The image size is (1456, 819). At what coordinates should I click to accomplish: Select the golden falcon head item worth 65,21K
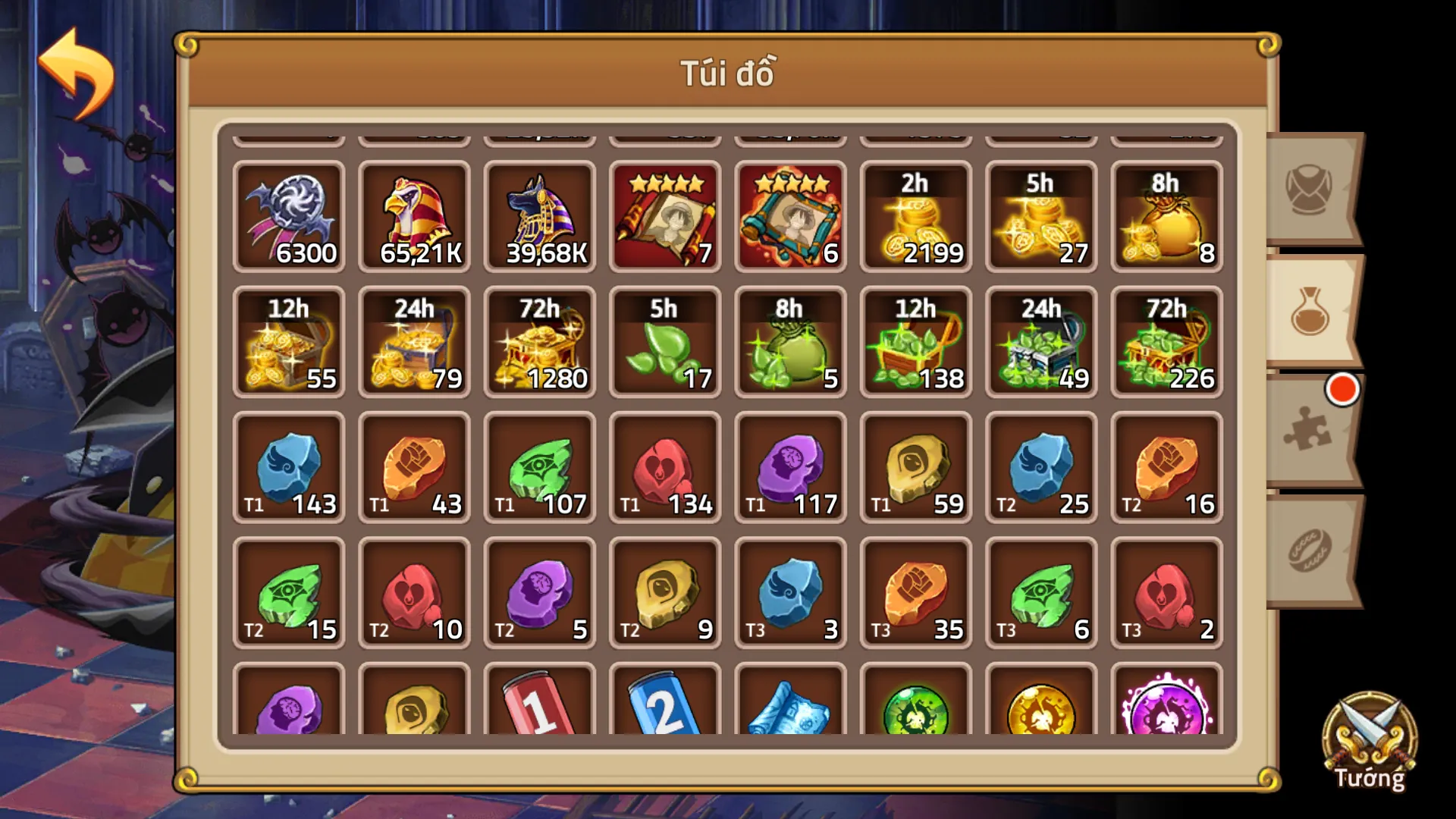pos(415,218)
